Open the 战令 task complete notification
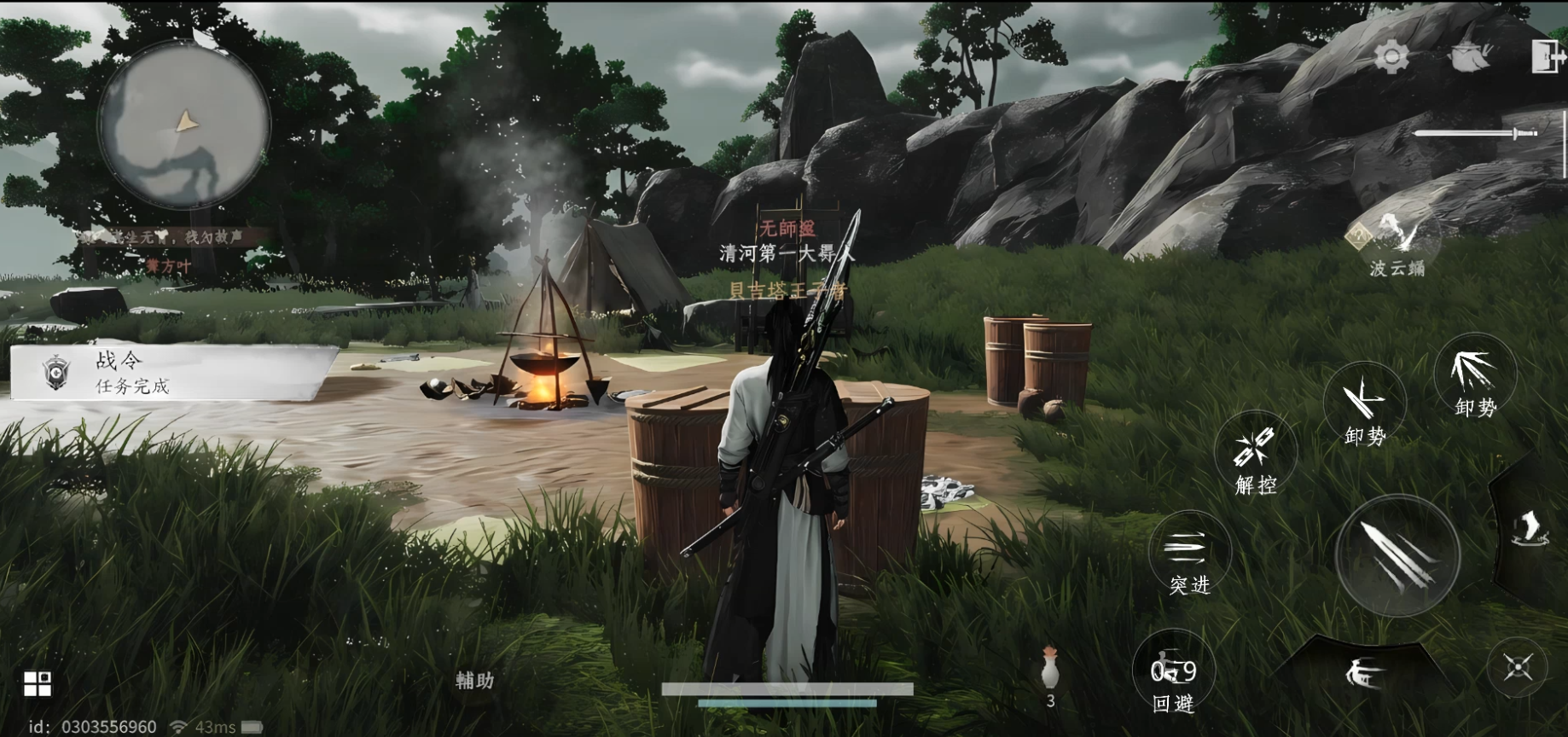 pos(171,374)
